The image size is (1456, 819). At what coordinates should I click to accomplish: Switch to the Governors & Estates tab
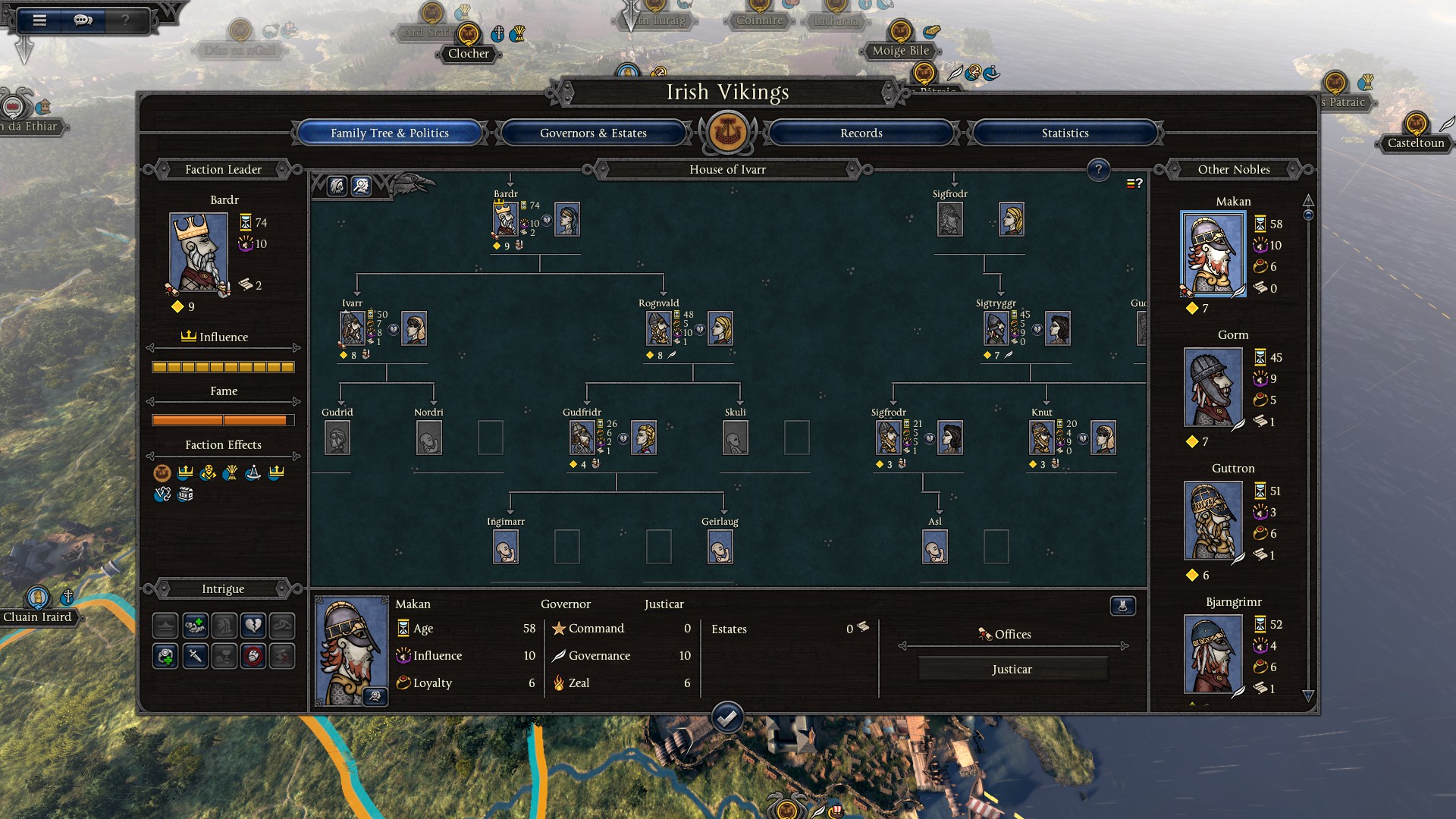pyautogui.click(x=593, y=133)
